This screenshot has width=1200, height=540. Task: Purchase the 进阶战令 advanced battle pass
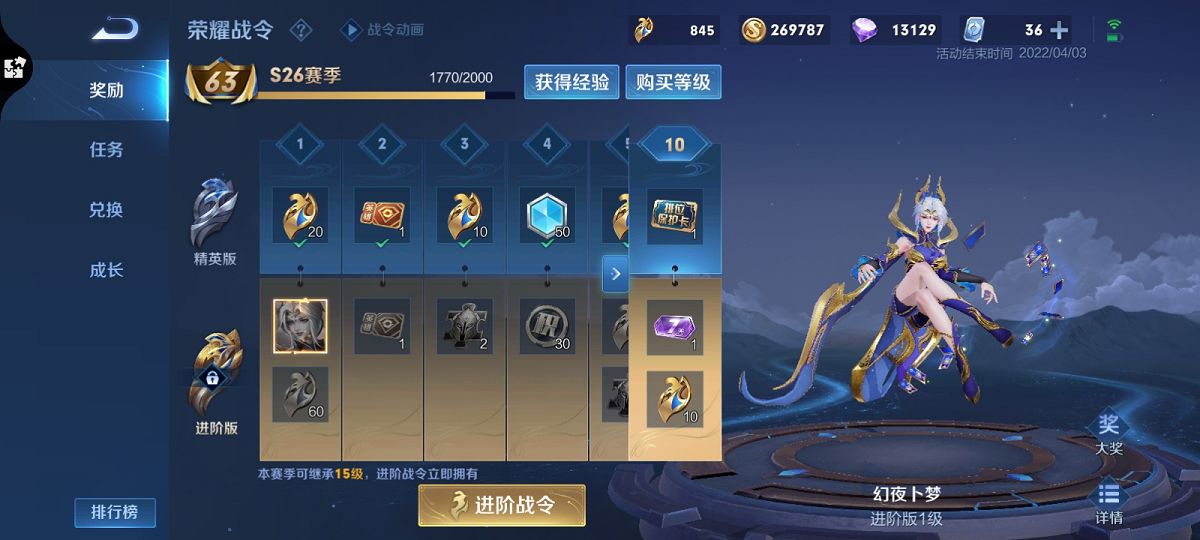tap(502, 506)
